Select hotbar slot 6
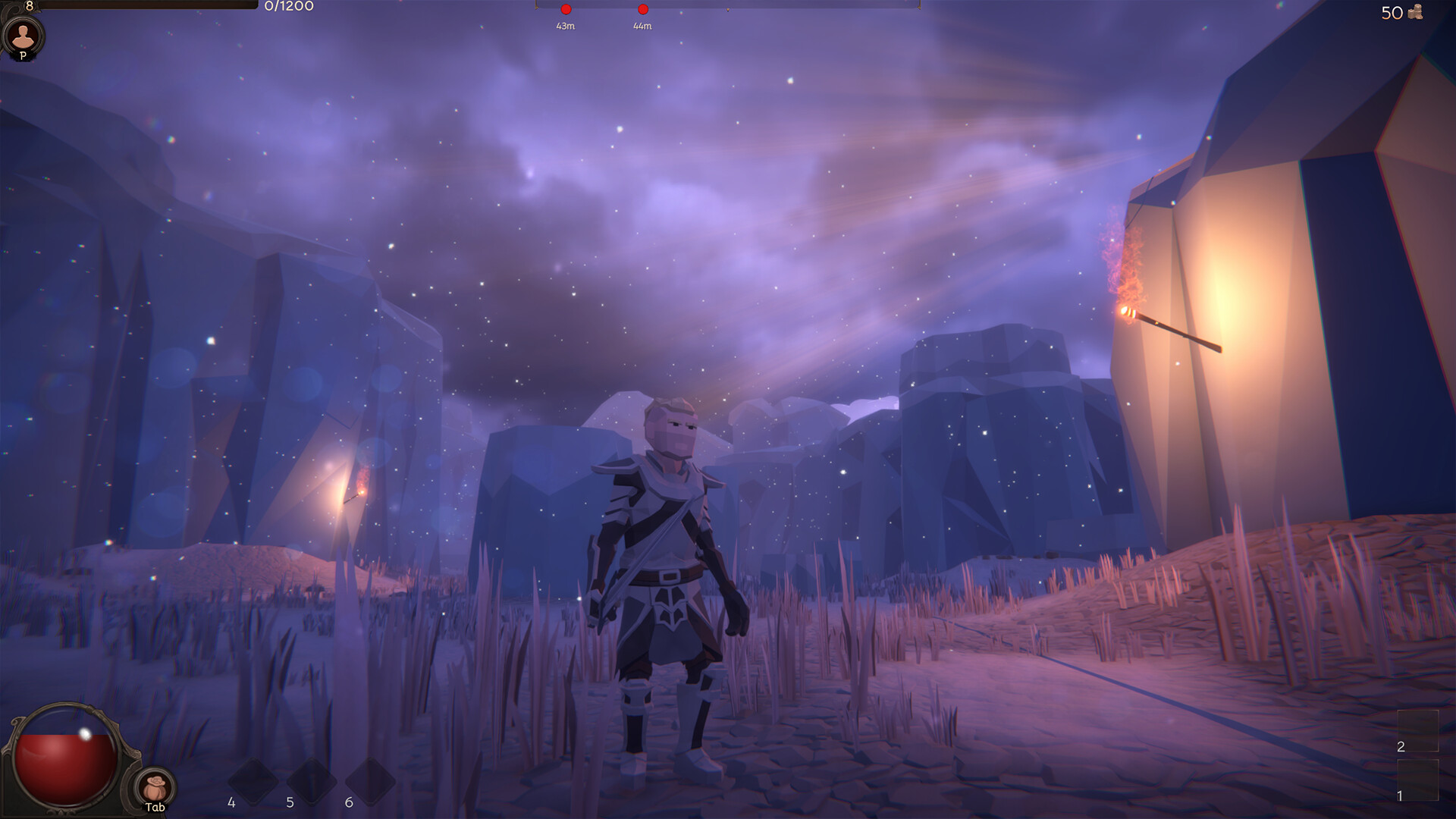 point(369,781)
